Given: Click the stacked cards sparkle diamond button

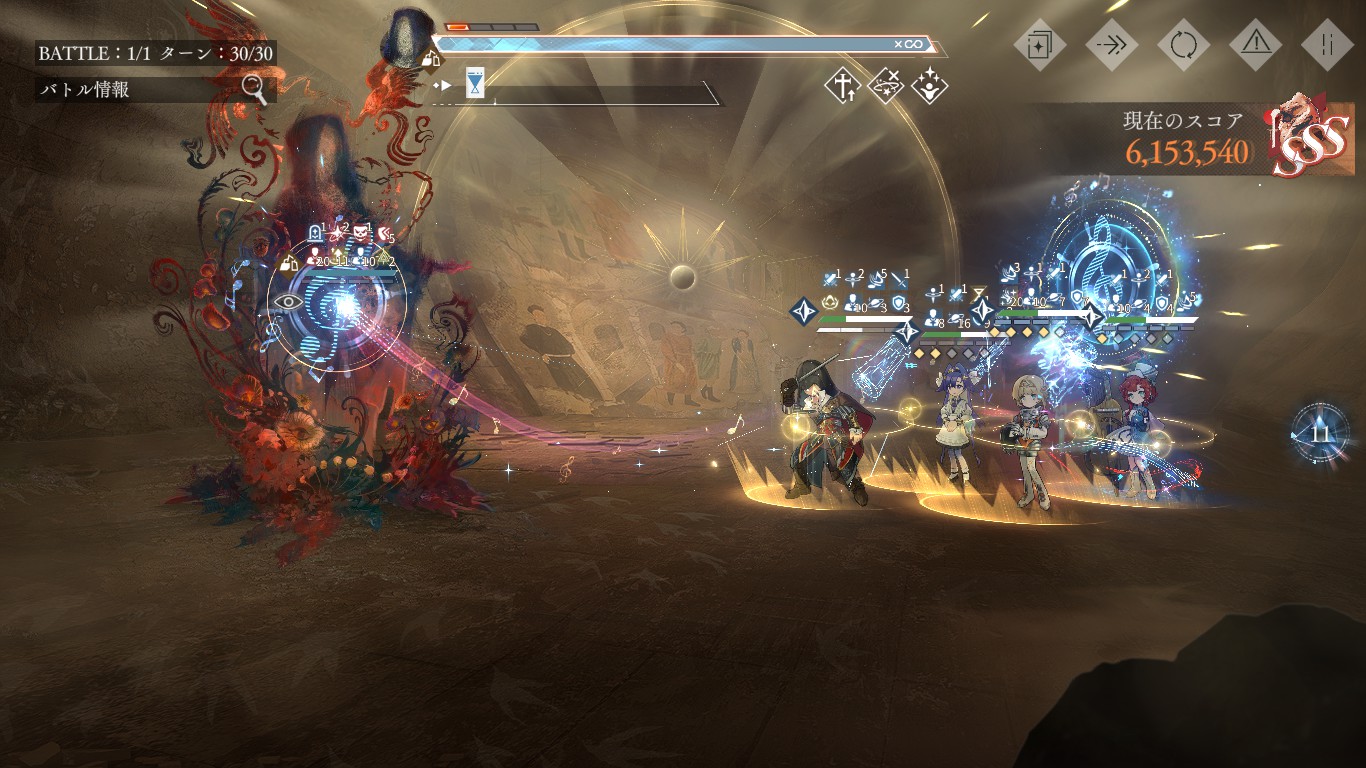Looking at the screenshot, I should tap(1040, 45).
